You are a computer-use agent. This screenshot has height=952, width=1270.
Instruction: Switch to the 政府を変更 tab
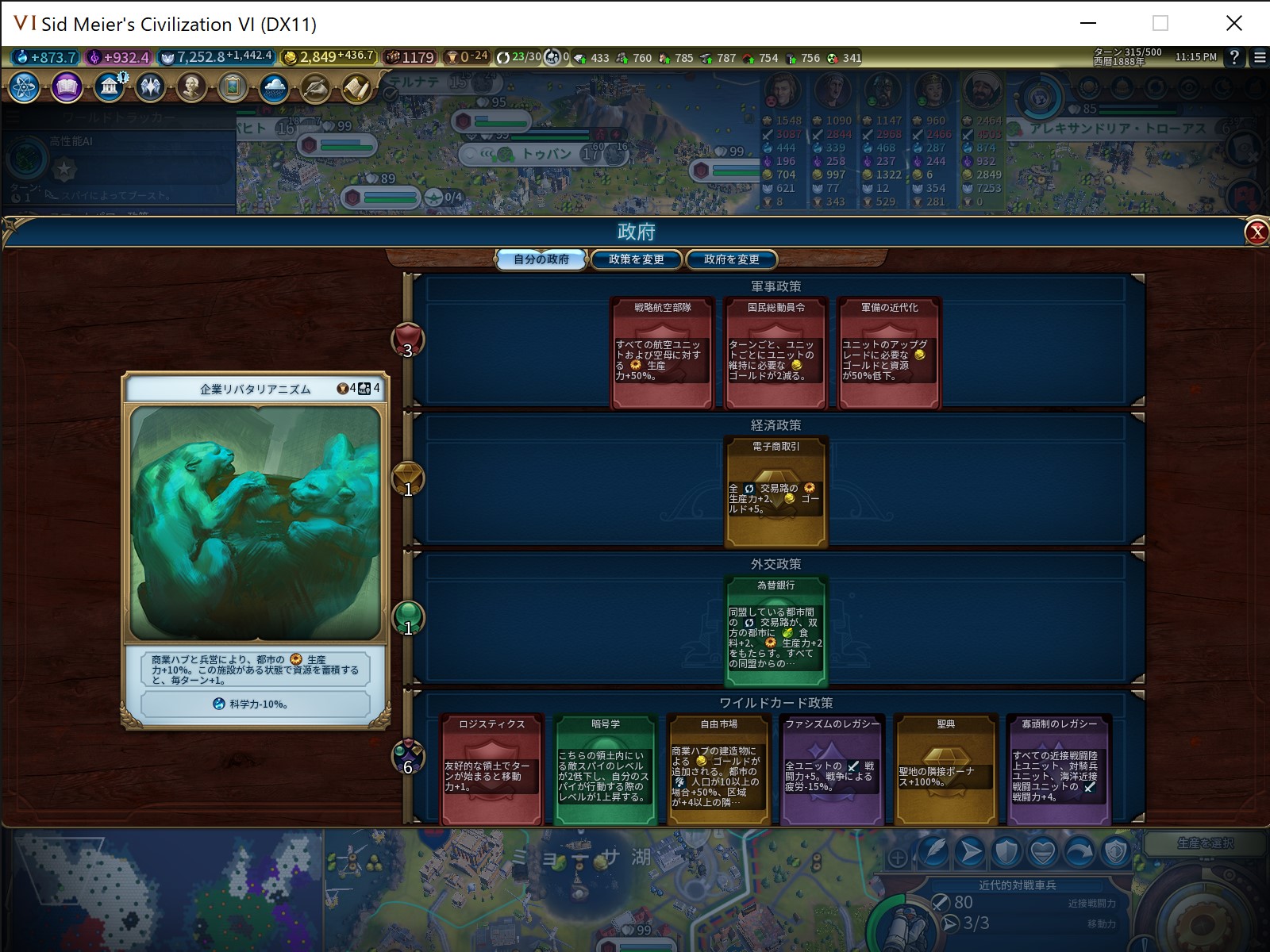731,259
